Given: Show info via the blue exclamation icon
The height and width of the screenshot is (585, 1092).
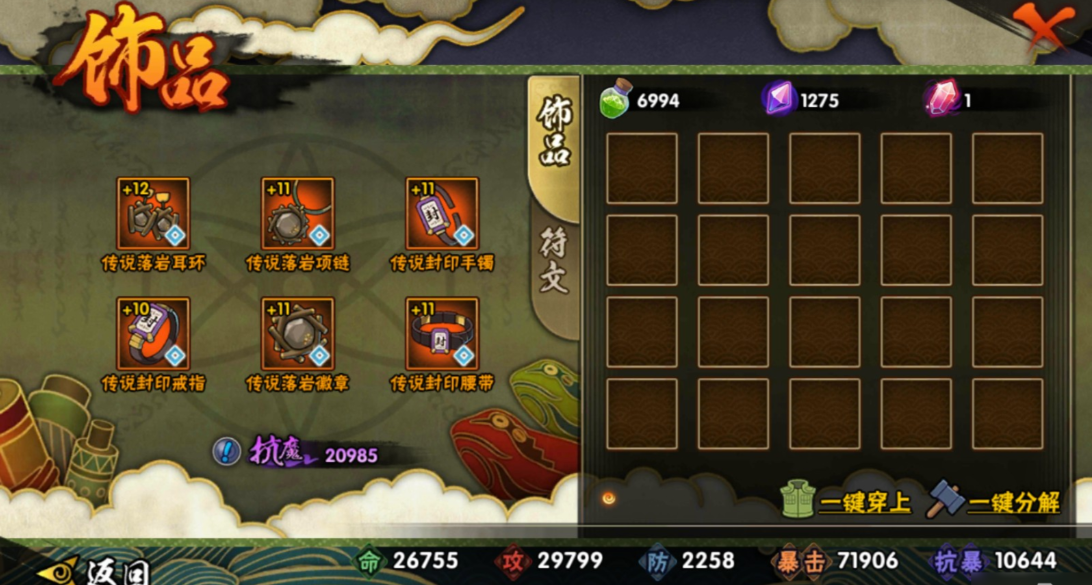Looking at the screenshot, I should [x=227, y=451].
